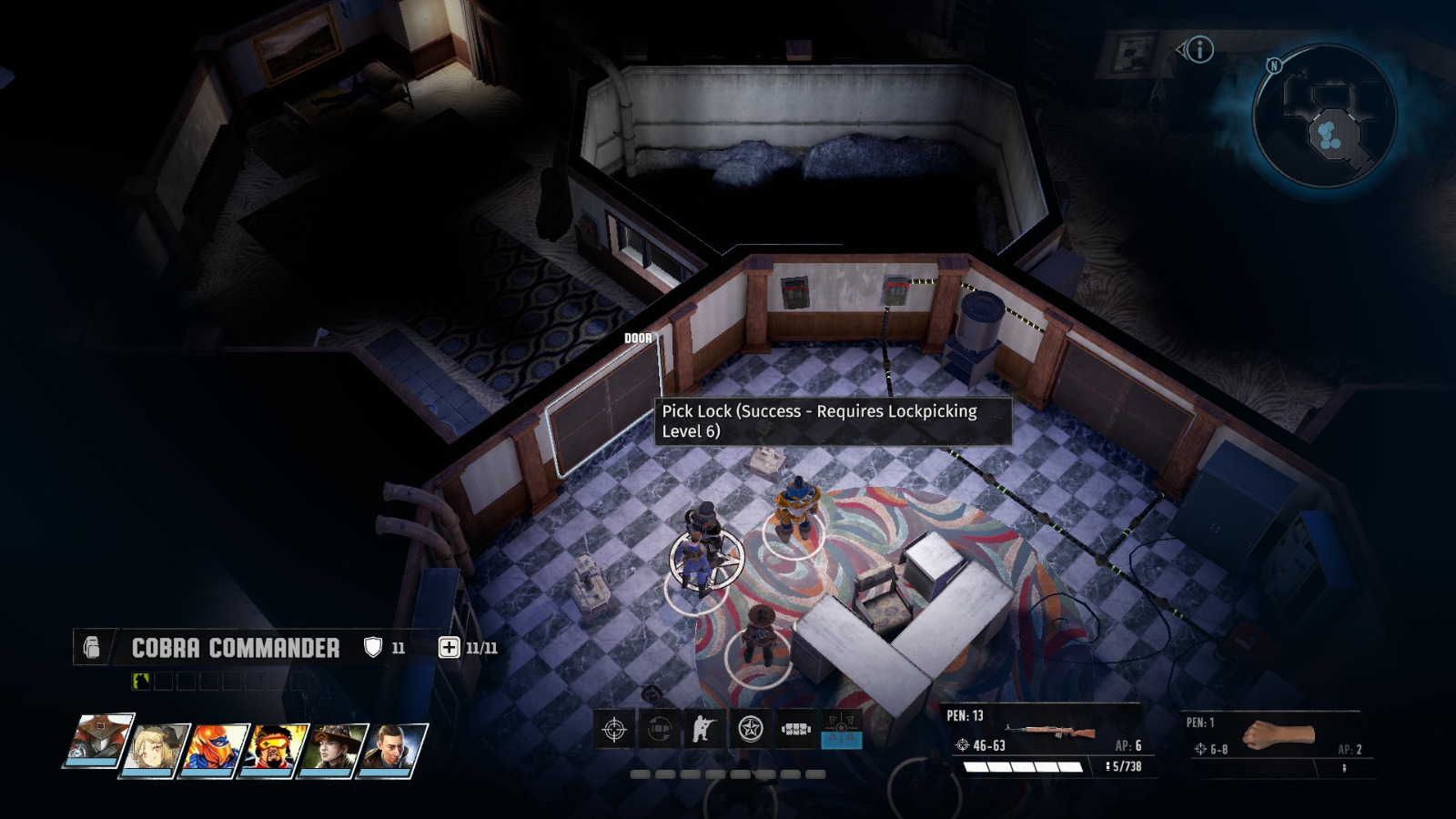1456x819 pixels.
Task: Click the DOOR label above the entrance
Action: 638,337
